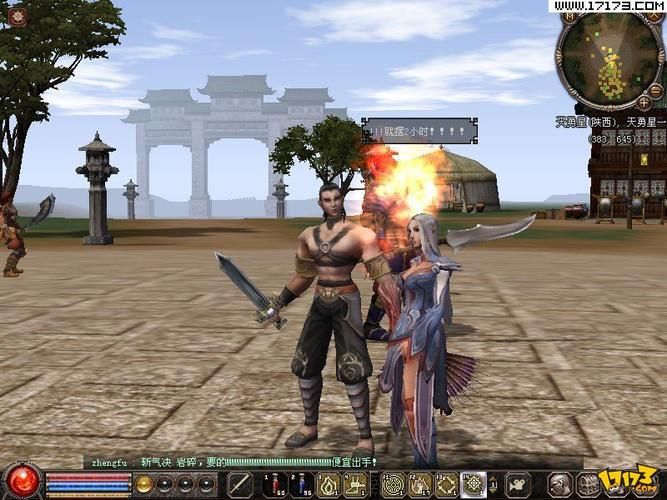Activate the F1 circular wheel skill

tap(393, 484)
